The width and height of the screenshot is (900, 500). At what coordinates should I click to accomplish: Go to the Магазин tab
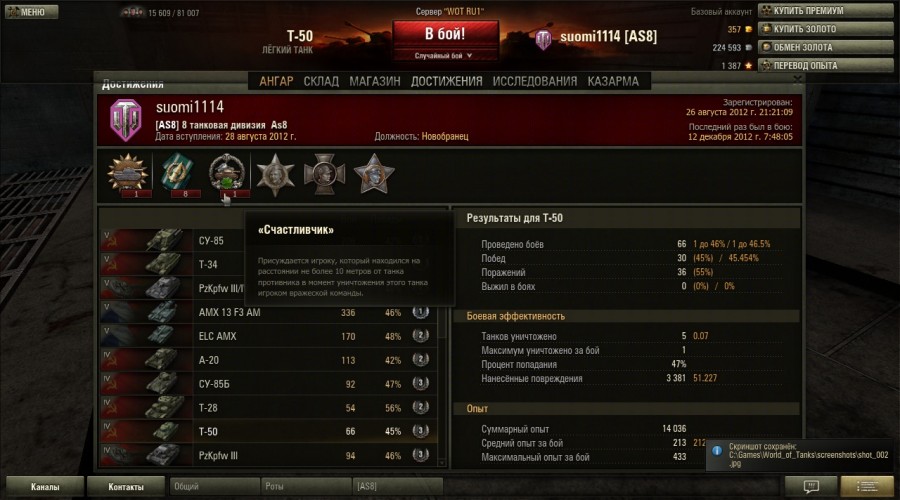coord(375,81)
